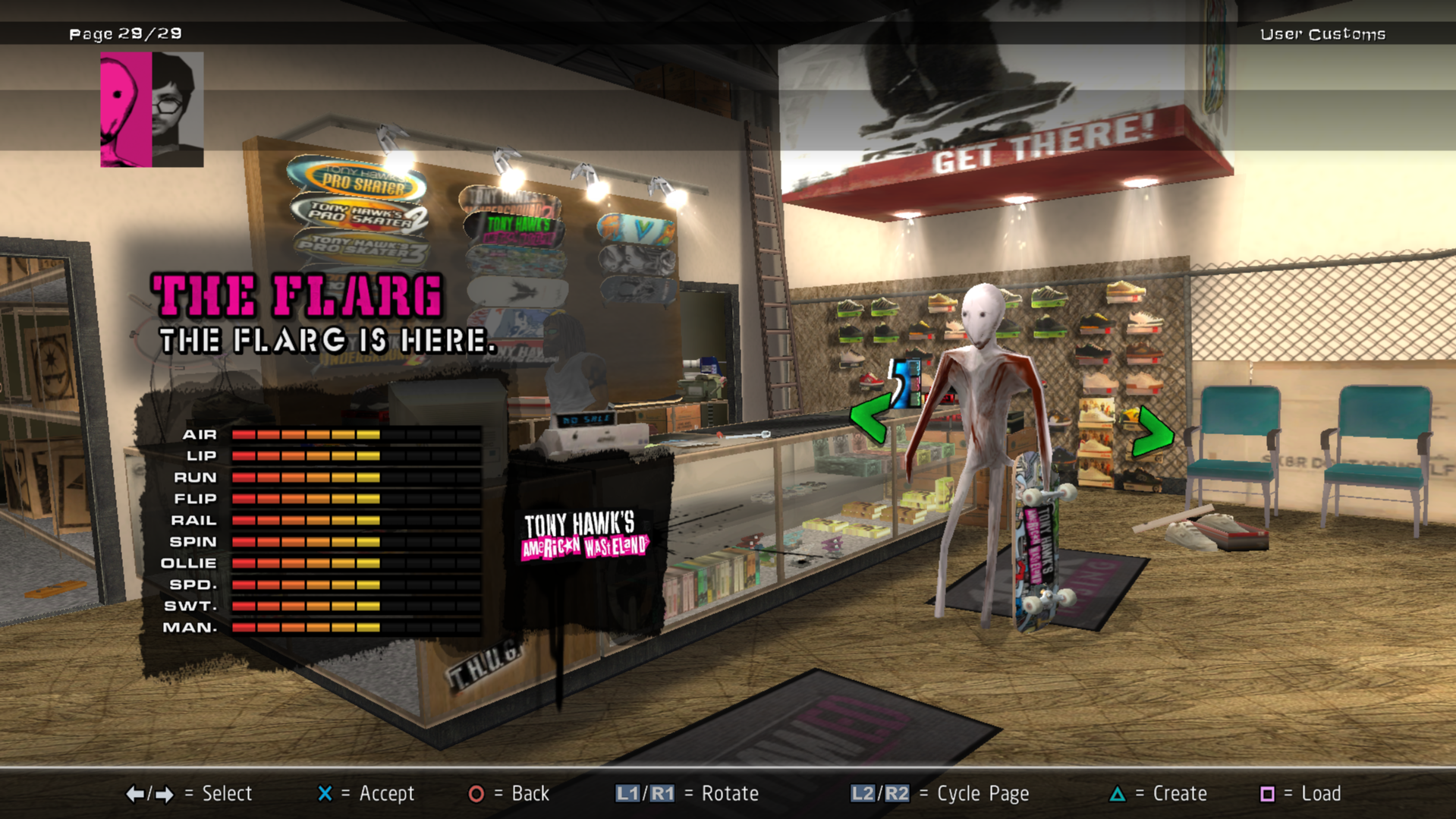Select The Flarg portrait thumbnail
Image resolution: width=1456 pixels, height=819 pixels.
point(152,109)
